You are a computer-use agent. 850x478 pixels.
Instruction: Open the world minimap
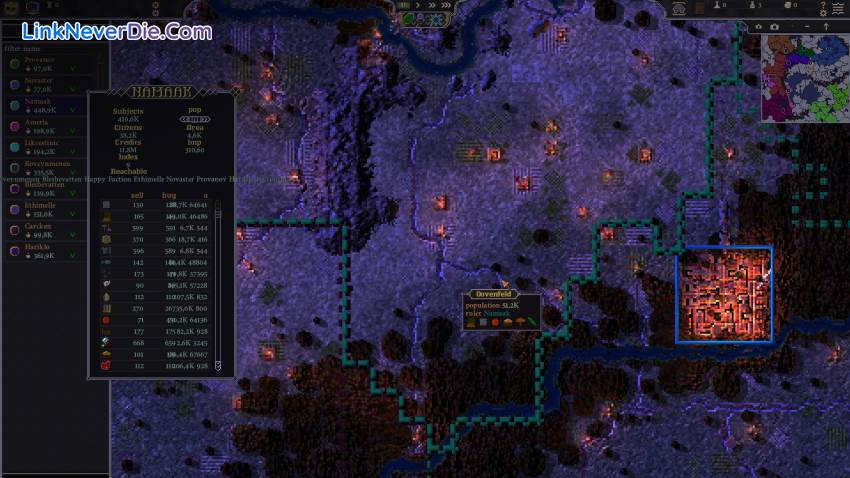(x=804, y=78)
